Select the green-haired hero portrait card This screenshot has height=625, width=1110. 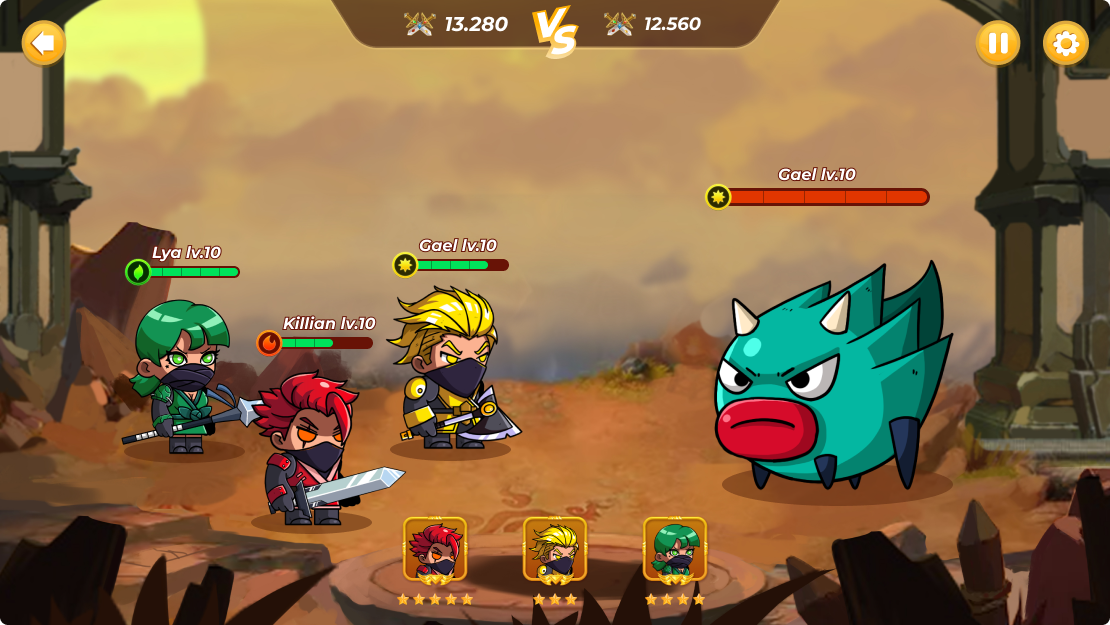(x=675, y=549)
